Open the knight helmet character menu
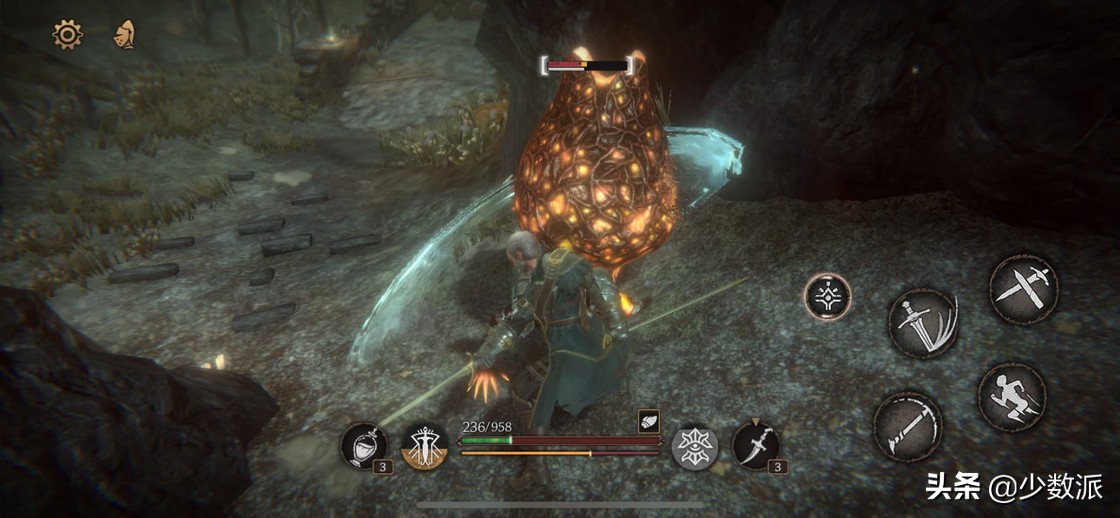 [124, 35]
